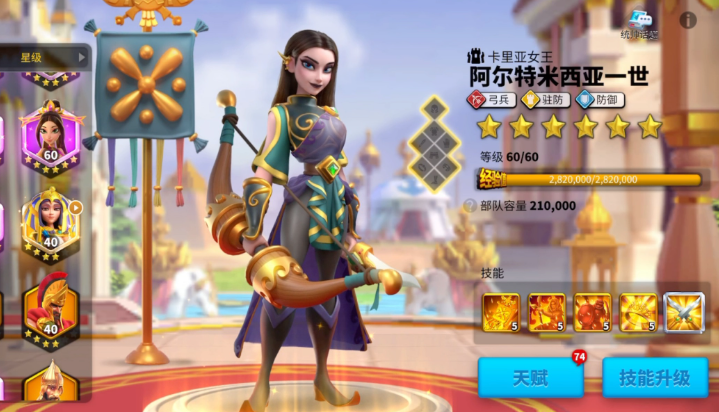View the silver-framed crossed swords skill

684,312
